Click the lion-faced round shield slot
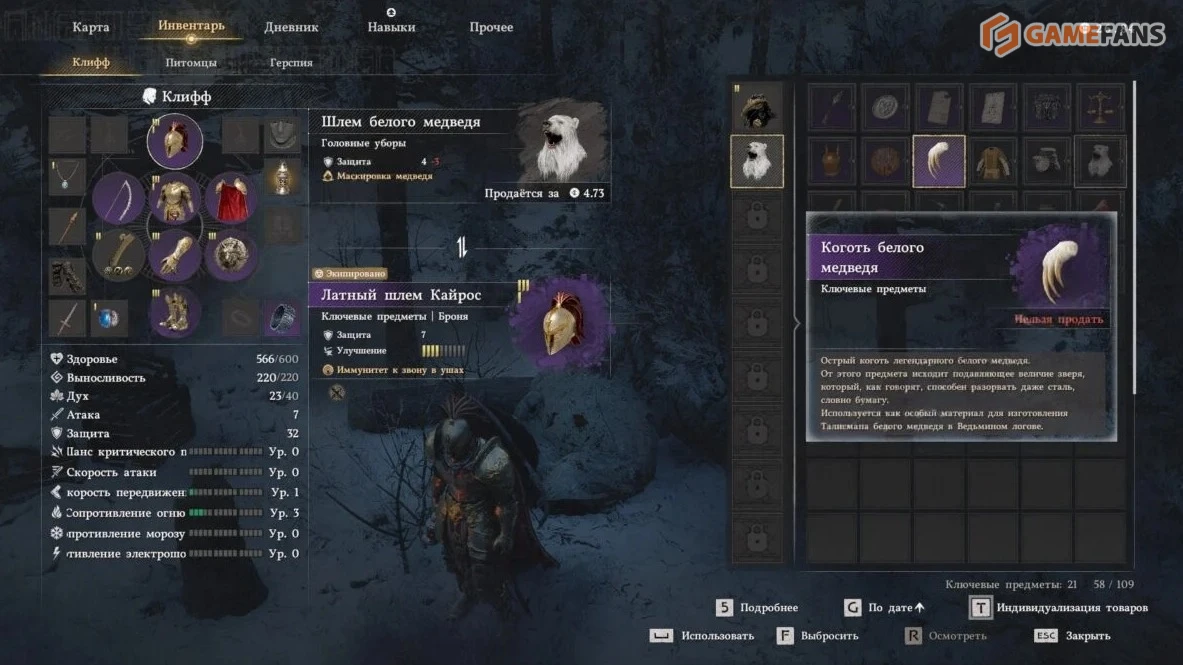Viewport: 1183px width, 665px height. [231, 255]
